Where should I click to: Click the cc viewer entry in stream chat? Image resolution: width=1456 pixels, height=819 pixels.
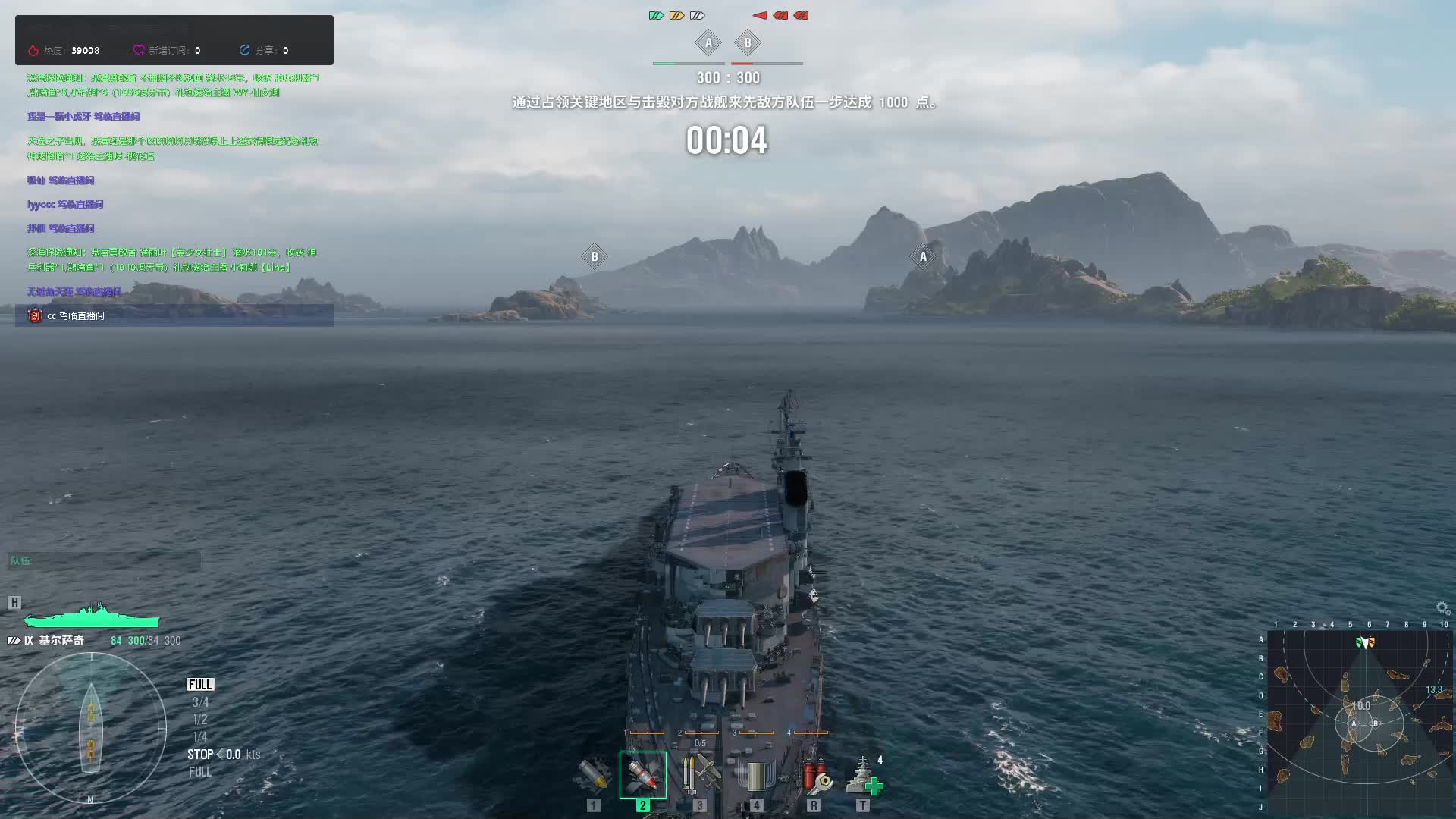tap(76, 315)
